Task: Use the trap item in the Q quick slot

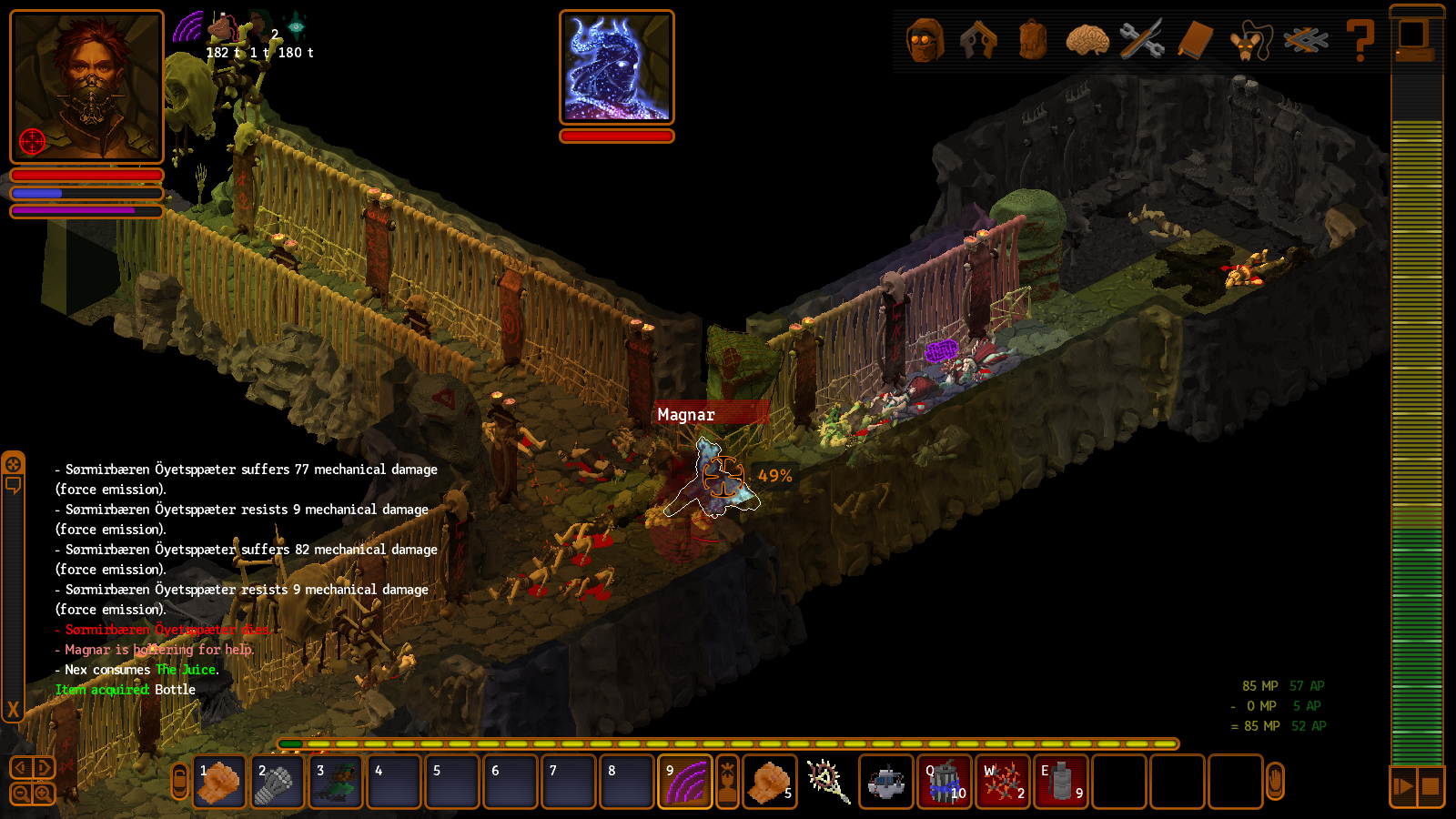Action: [945, 782]
